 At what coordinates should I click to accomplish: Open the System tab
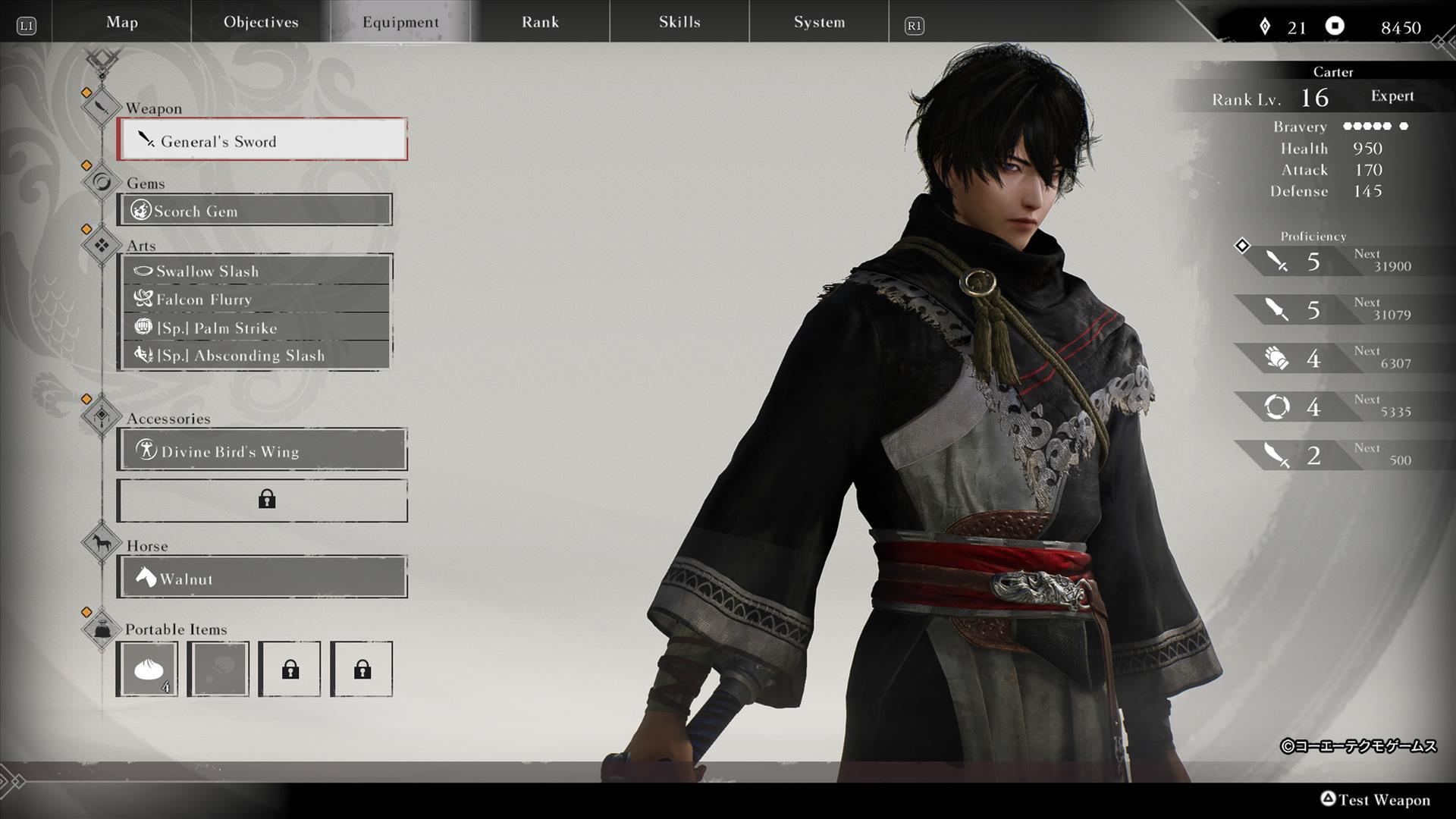pos(819,22)
